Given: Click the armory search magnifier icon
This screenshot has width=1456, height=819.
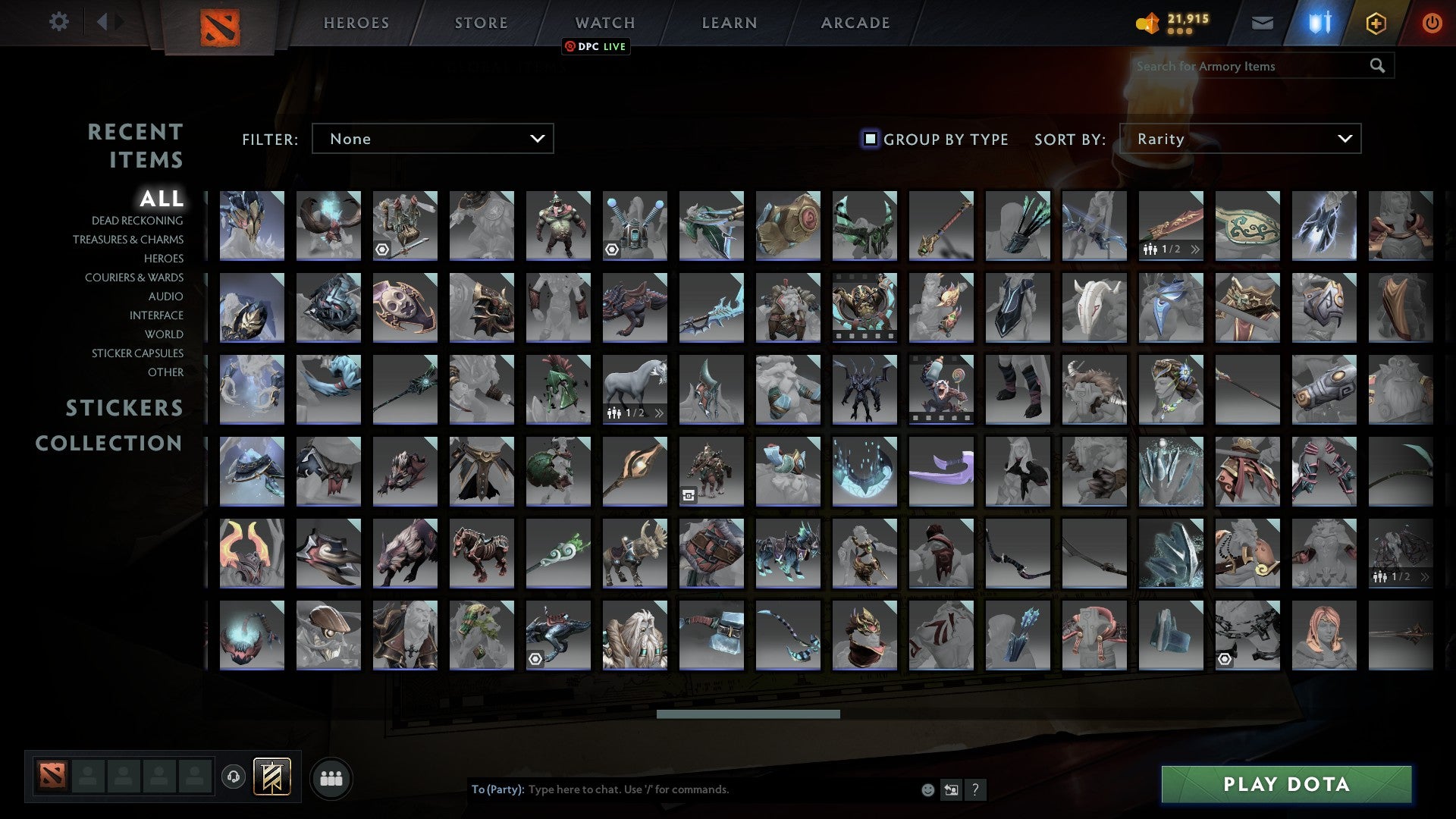Looking at the screenshot, I should (x=1377, y=66).
